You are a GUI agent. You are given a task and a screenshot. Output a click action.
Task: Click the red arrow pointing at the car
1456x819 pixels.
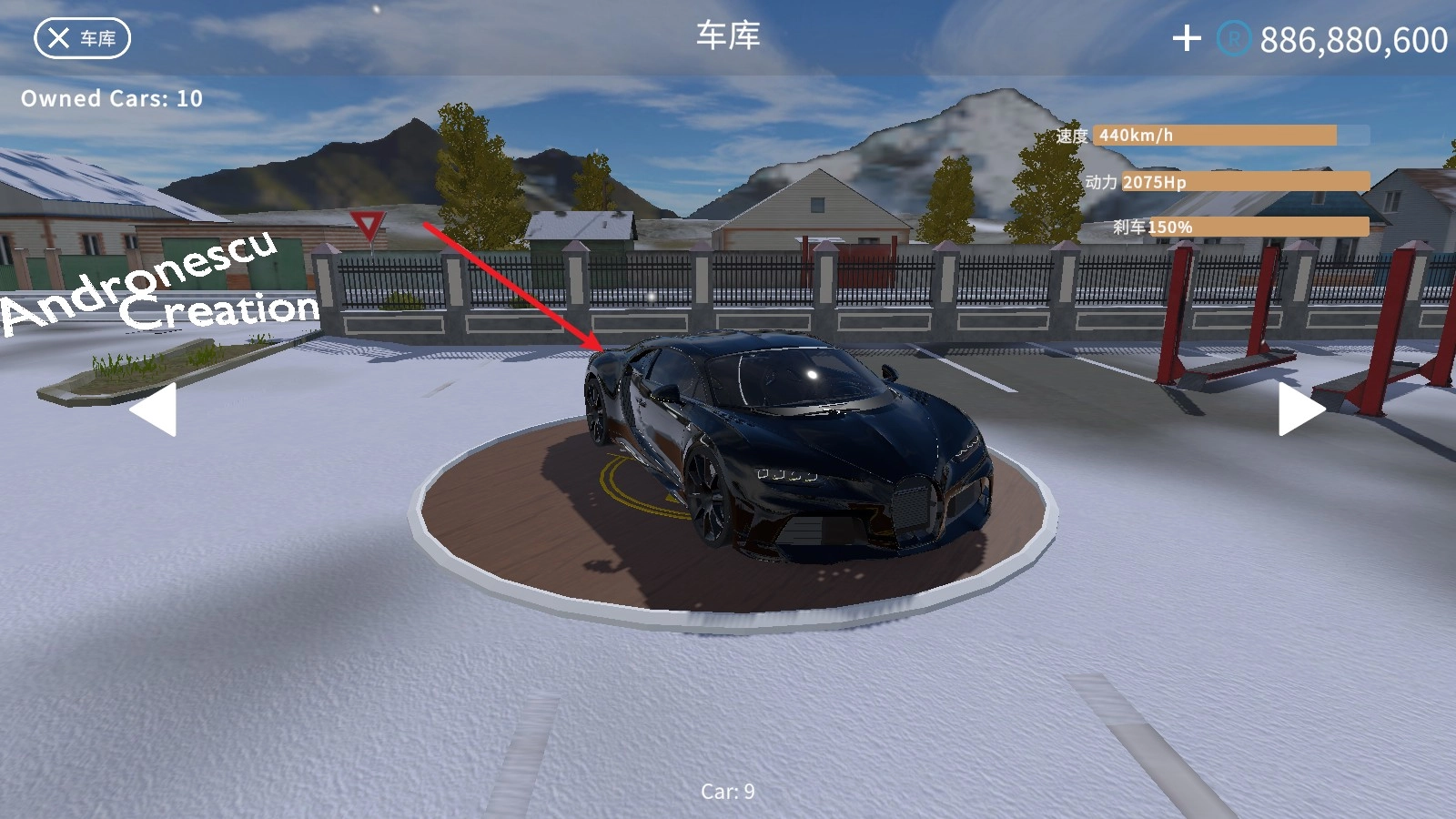point(510,282)
